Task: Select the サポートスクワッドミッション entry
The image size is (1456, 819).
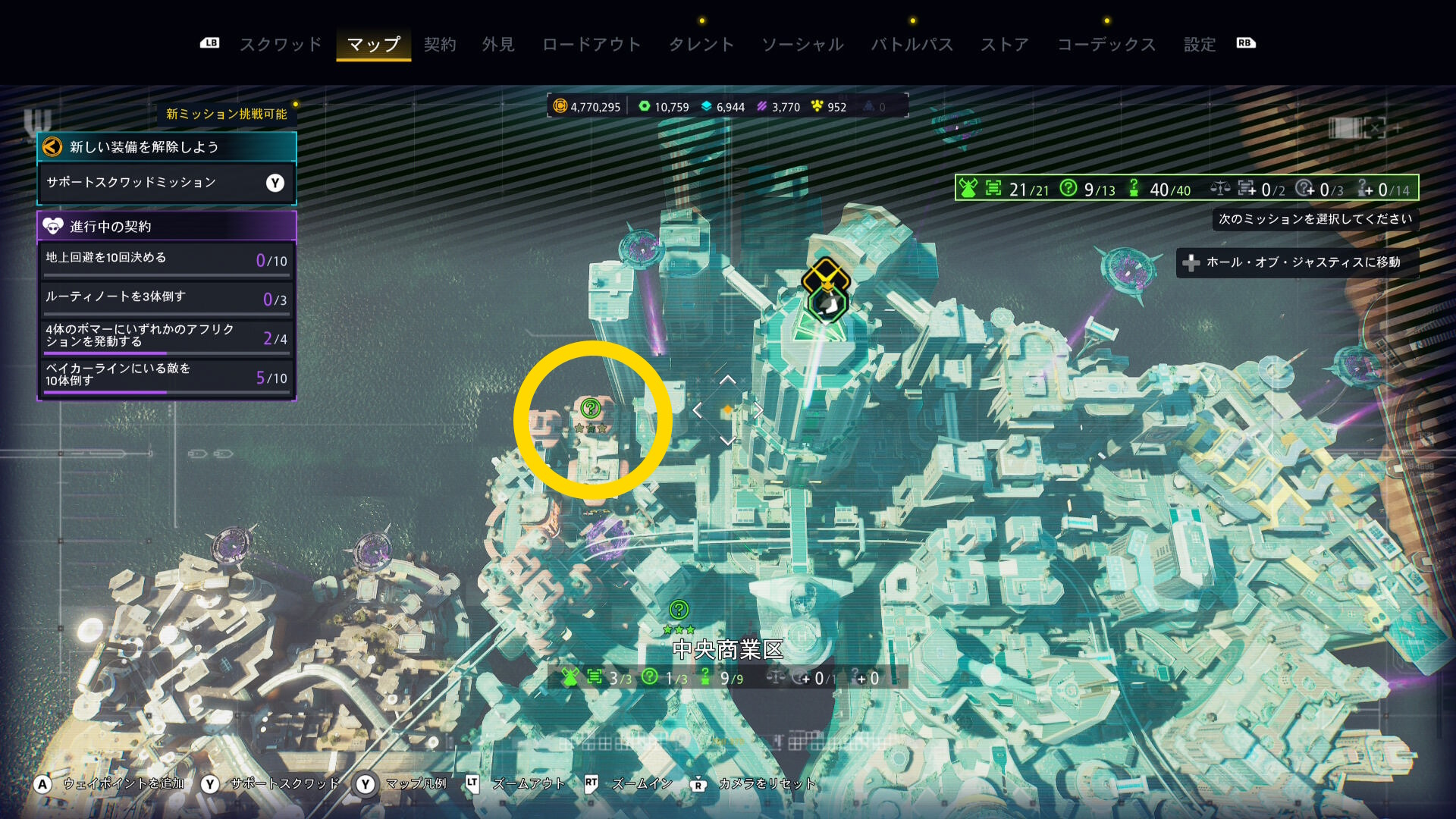Action: [166, 183]
